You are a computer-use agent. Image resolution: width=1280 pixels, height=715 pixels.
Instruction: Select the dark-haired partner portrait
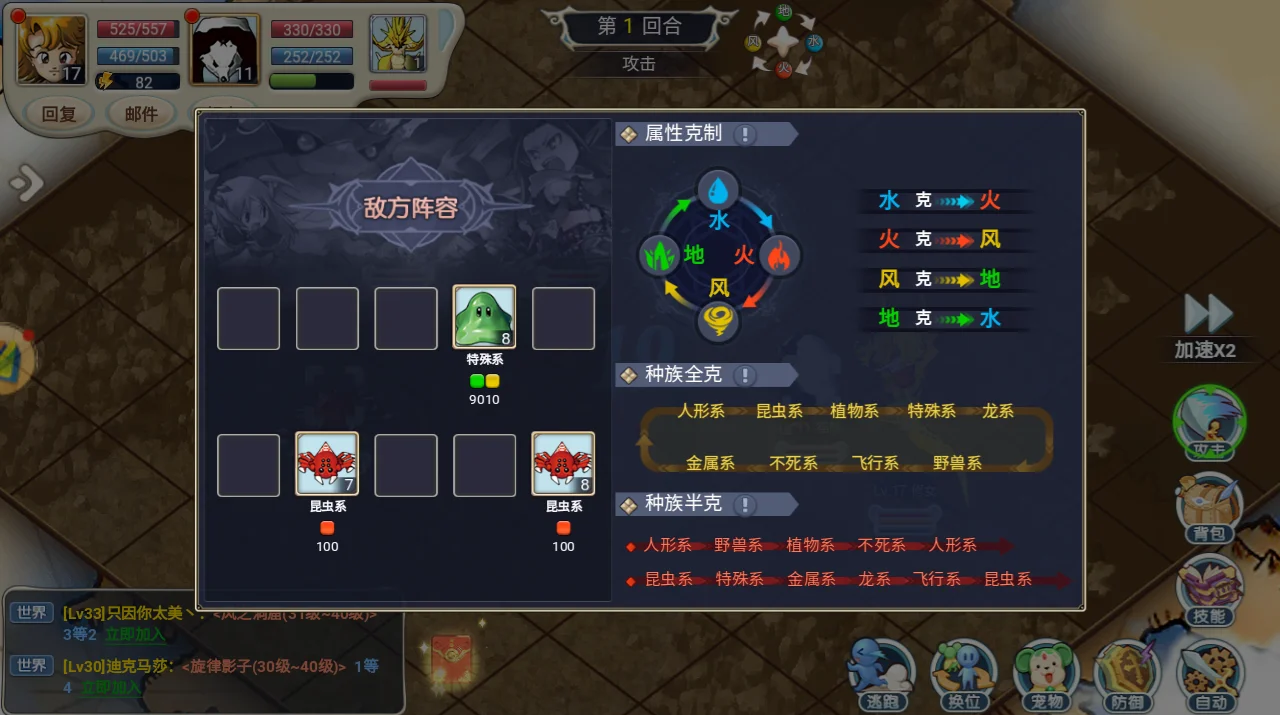coord(225,50)
